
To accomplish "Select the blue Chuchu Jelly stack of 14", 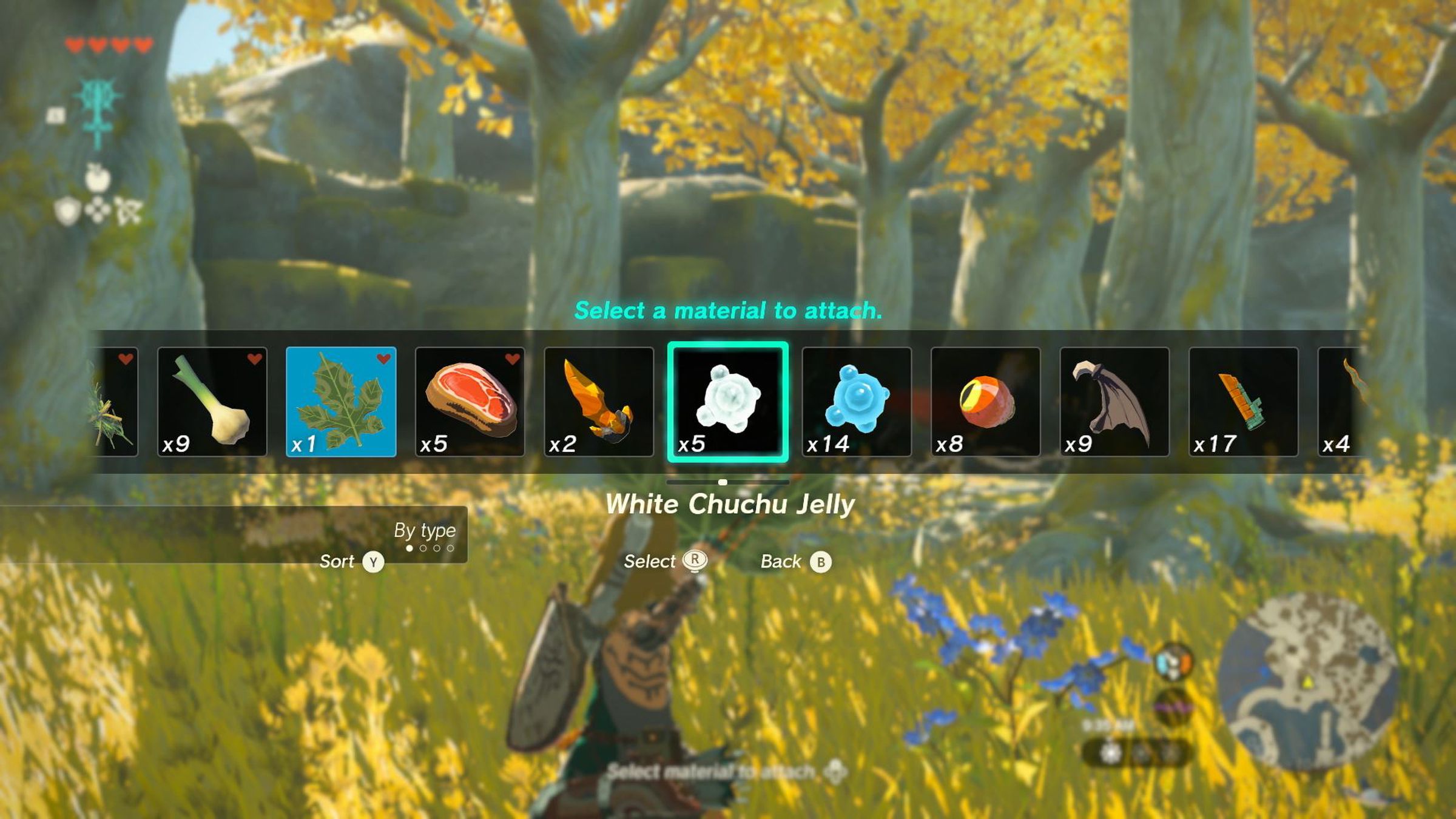I will 857,403.
